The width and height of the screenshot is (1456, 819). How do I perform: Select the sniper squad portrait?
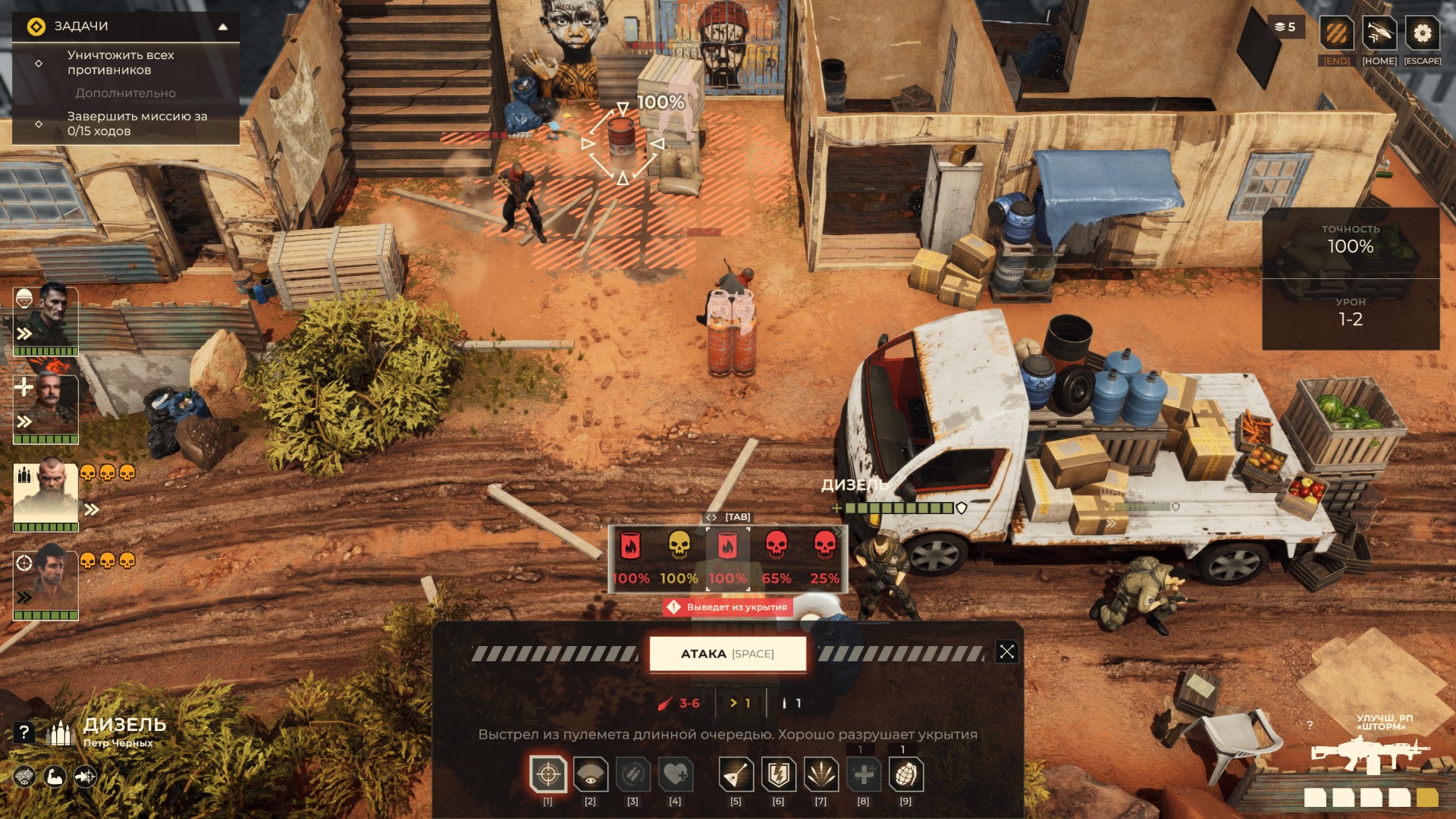[46, 584]
